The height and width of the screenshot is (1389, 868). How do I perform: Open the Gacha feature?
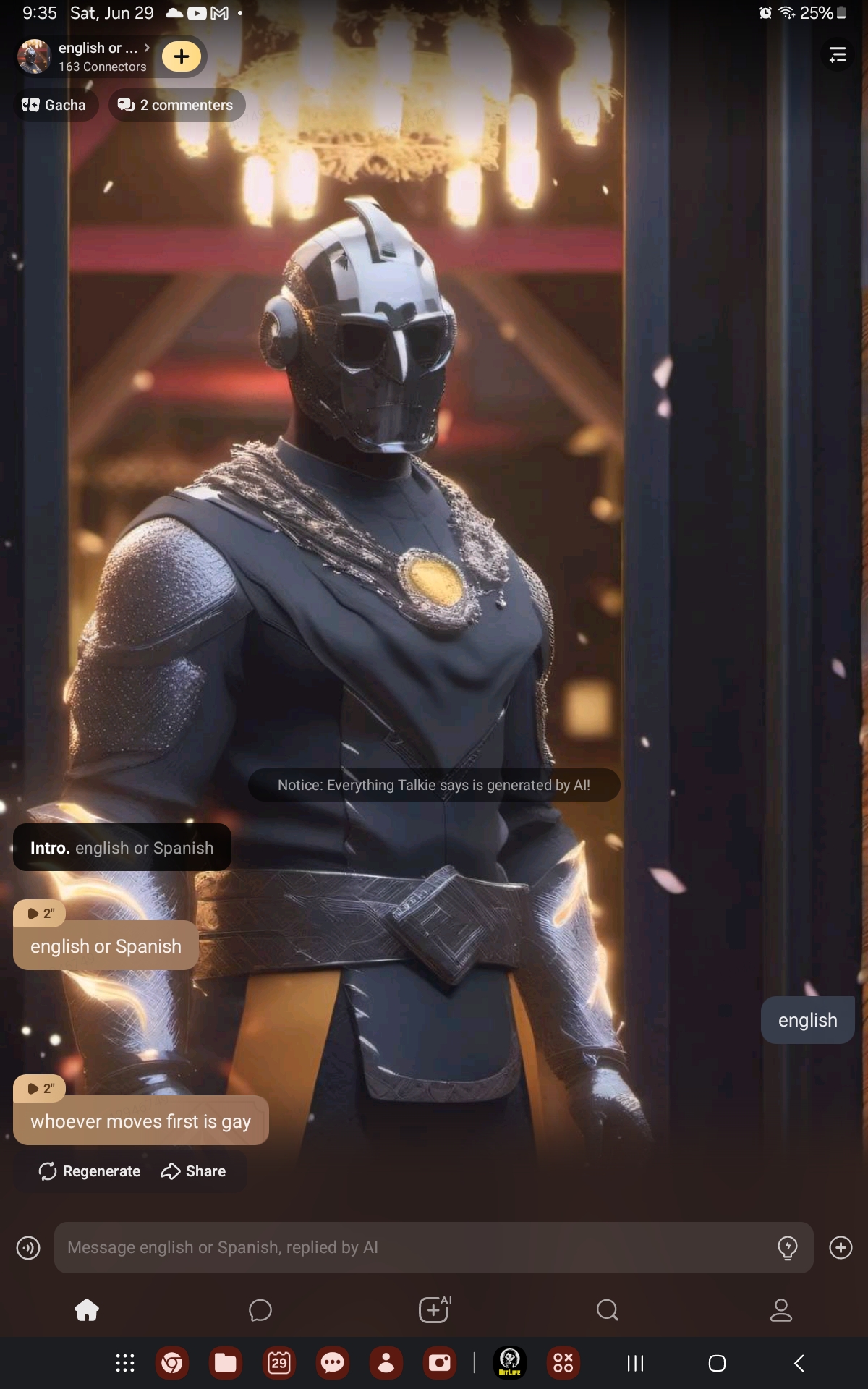pyautogui.click(x=55, y=105)
